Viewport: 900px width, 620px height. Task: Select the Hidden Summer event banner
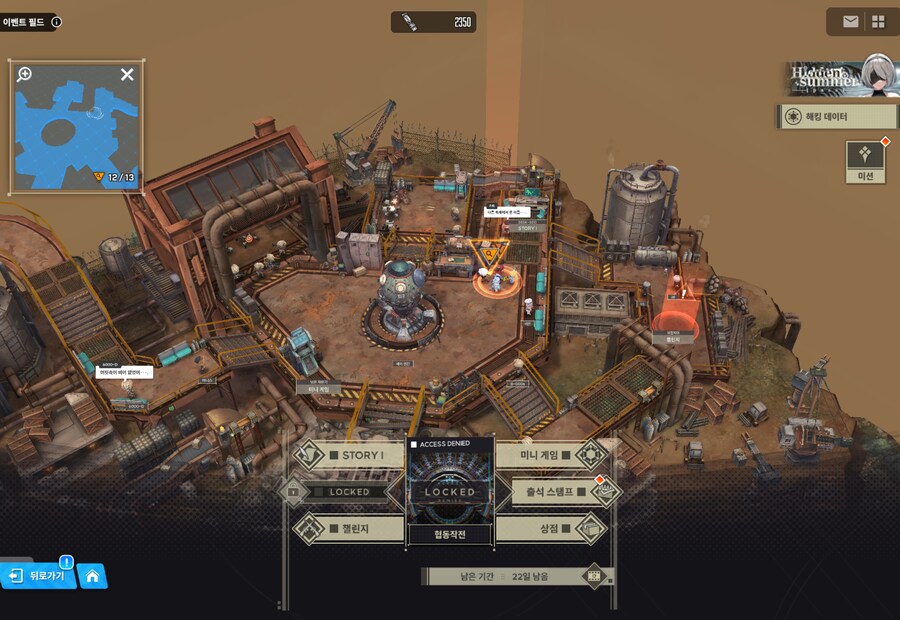pos(838,76)
